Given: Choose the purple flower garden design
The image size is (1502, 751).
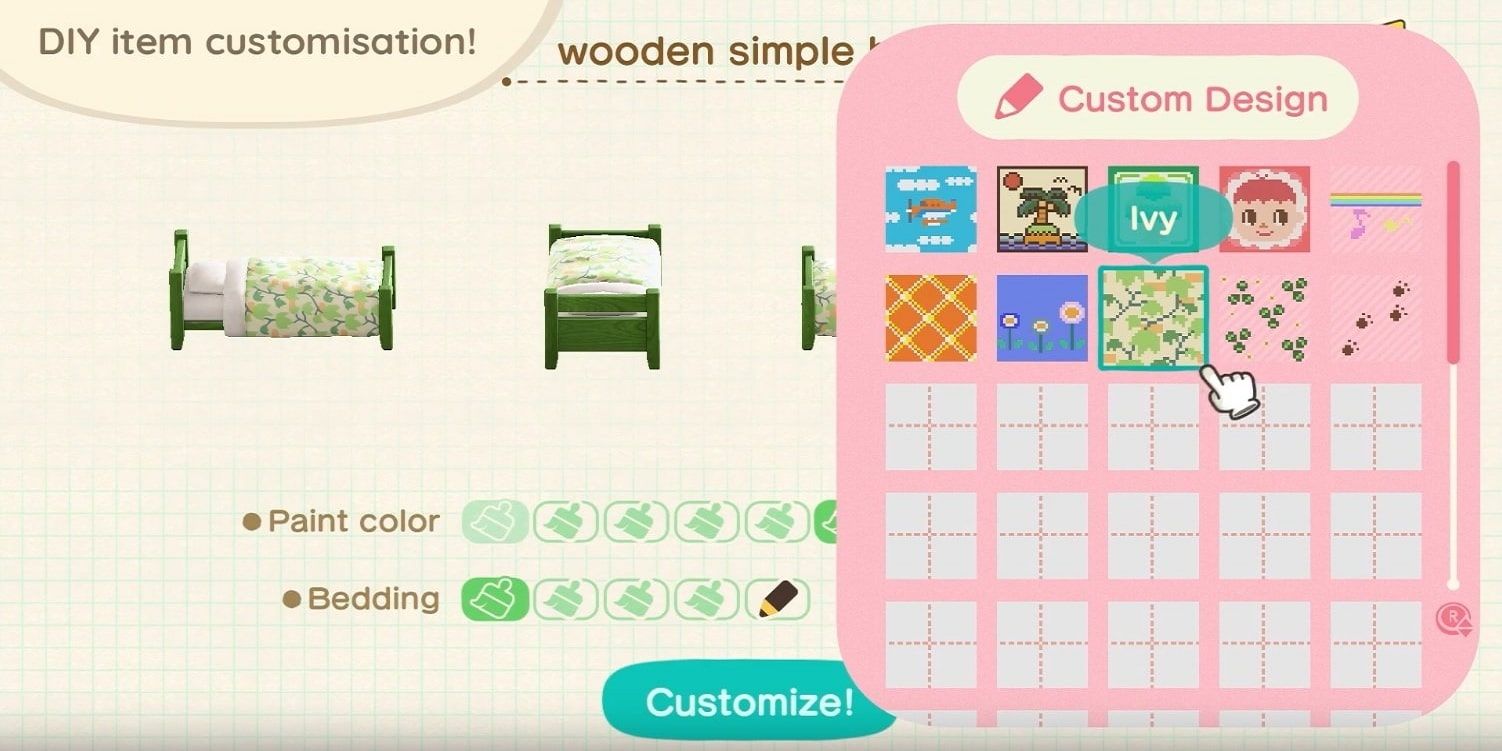Looking at the screenshot, I should 1041,318.
